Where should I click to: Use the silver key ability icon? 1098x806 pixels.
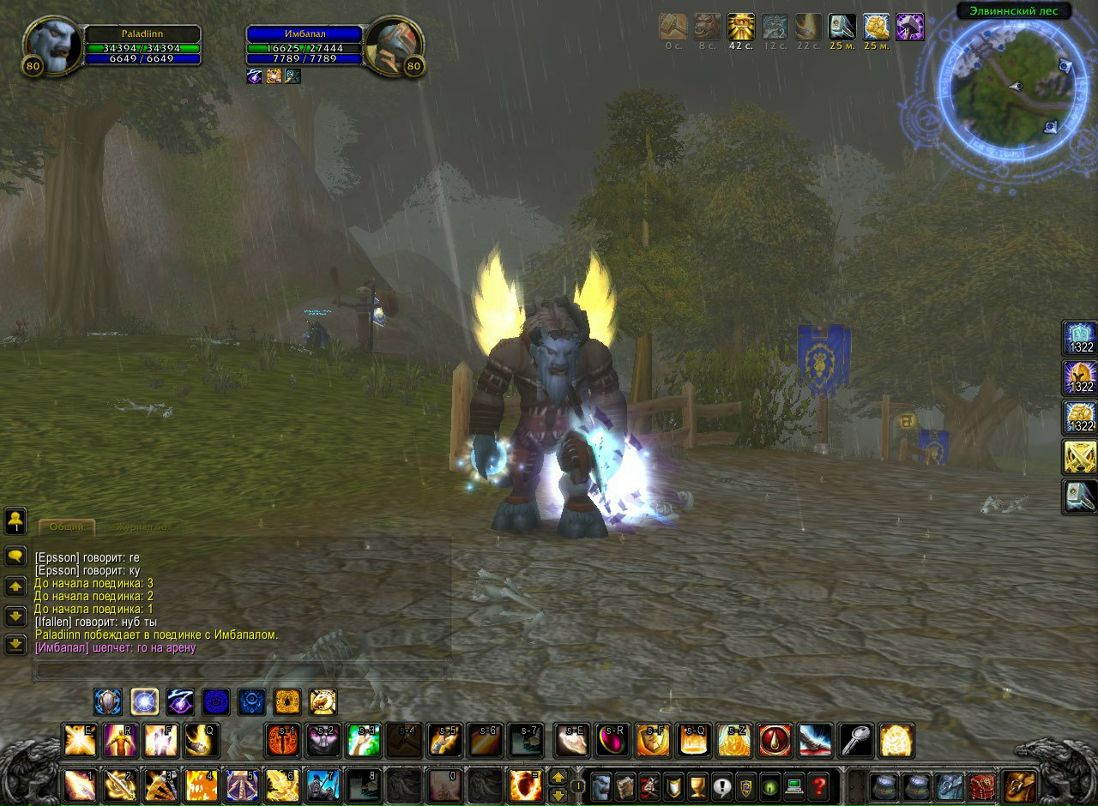[x=856, y=740]
